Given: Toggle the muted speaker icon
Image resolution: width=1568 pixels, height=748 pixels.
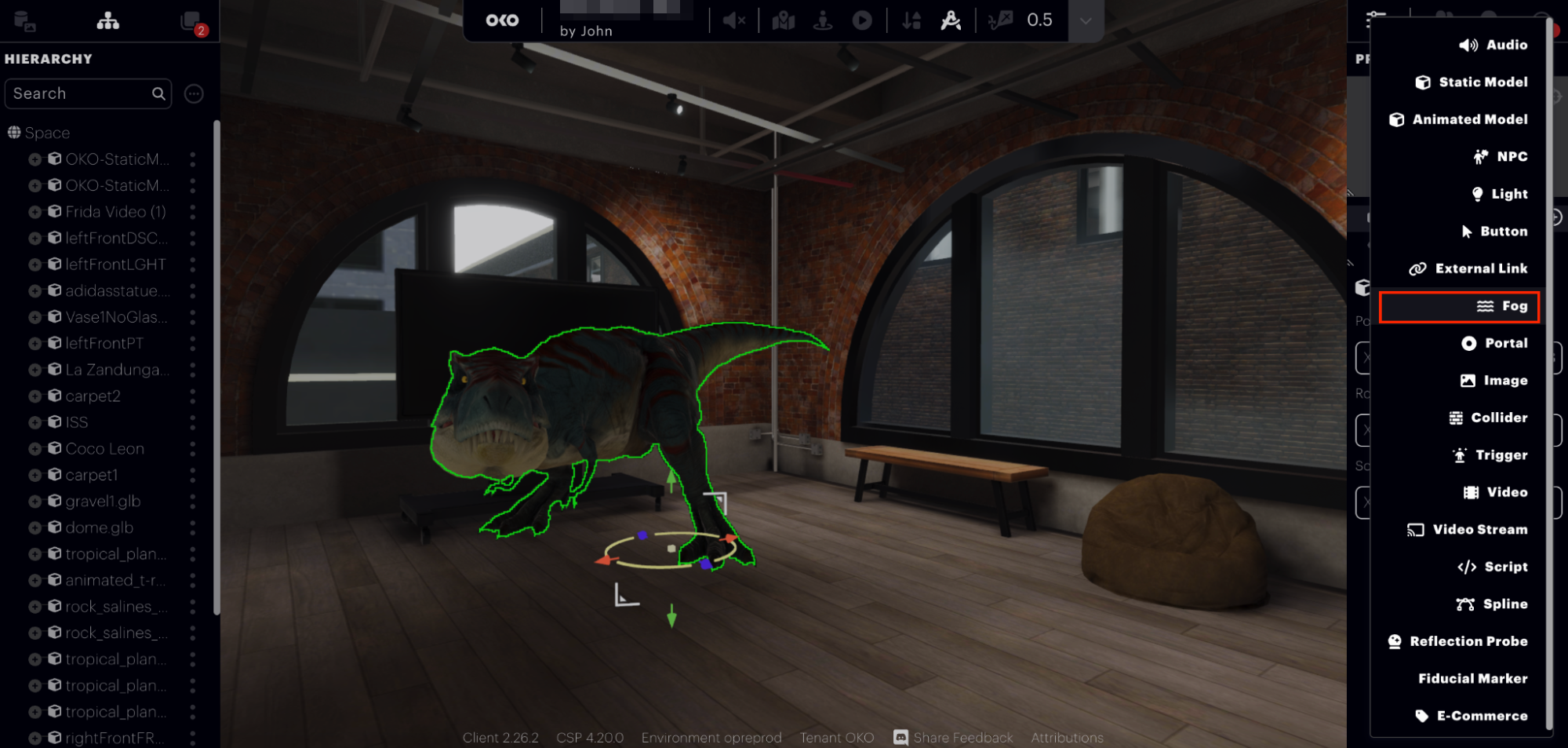Looking at the screenshot, I should click(x=733, y=20).
